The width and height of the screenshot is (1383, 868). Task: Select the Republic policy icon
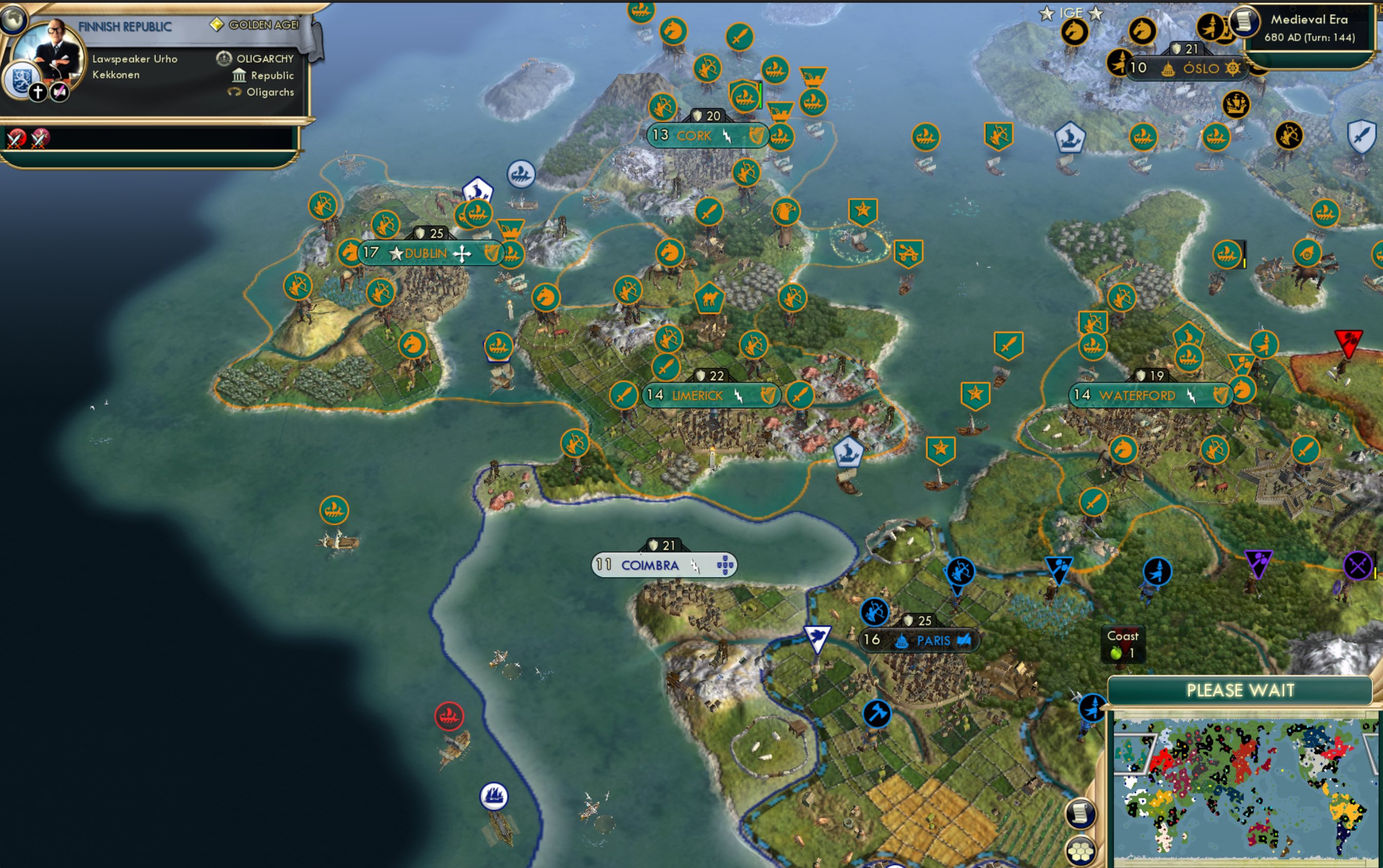tap(240, 75)
